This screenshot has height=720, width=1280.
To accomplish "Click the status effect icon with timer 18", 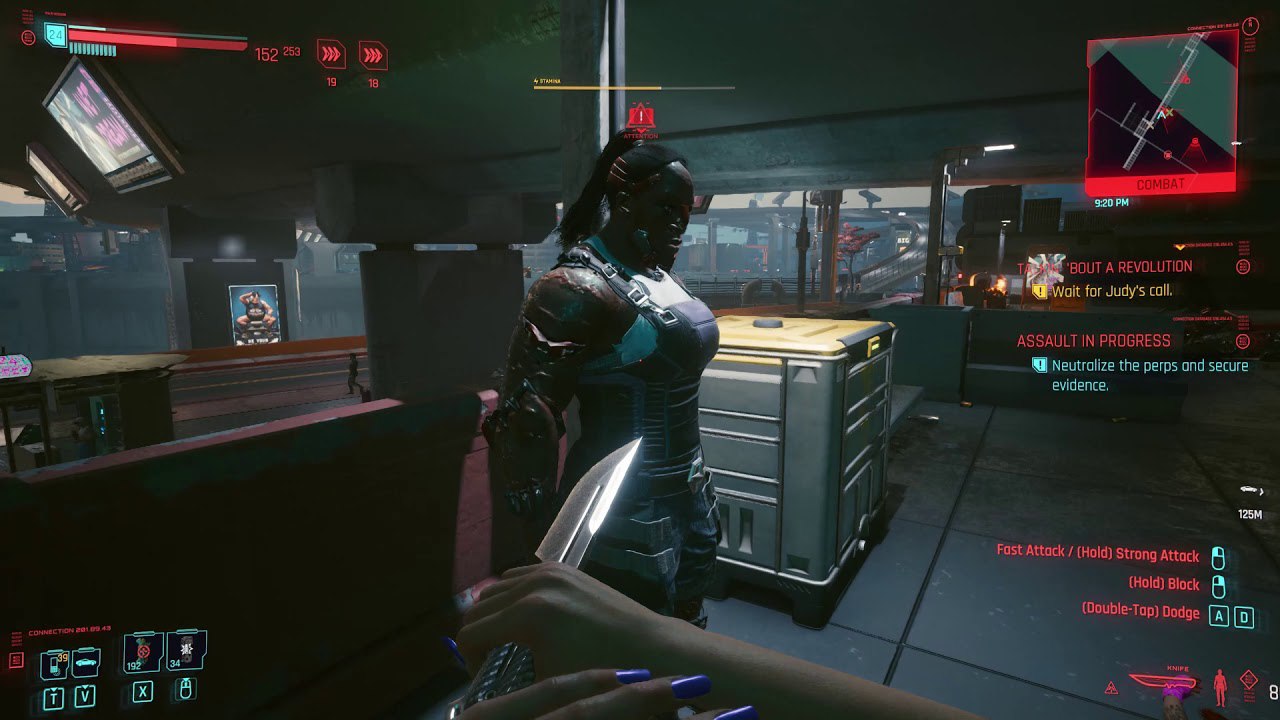I will coord(373,54).
